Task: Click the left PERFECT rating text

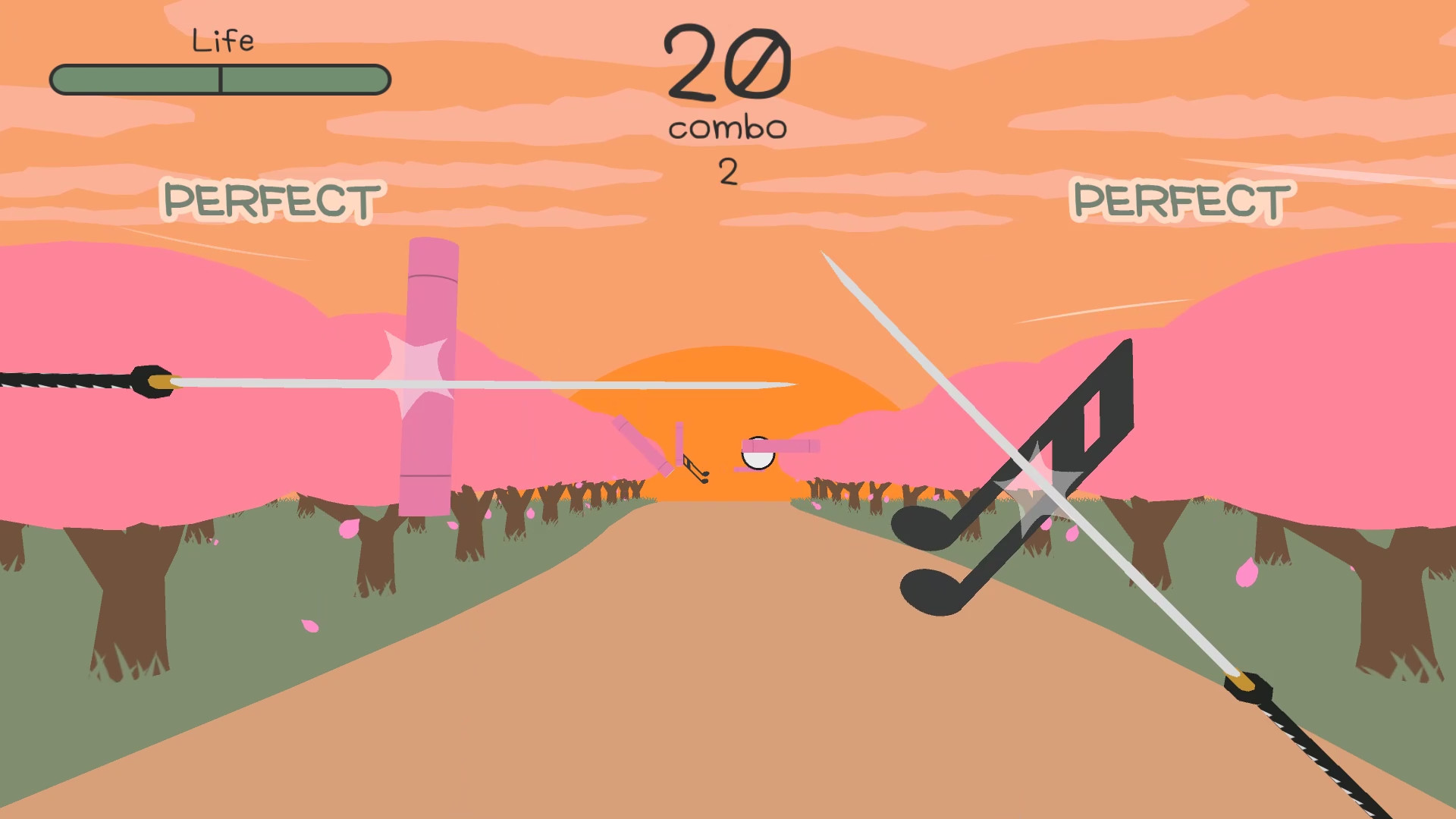Action: pyautogui.click(x=271, y=199)
